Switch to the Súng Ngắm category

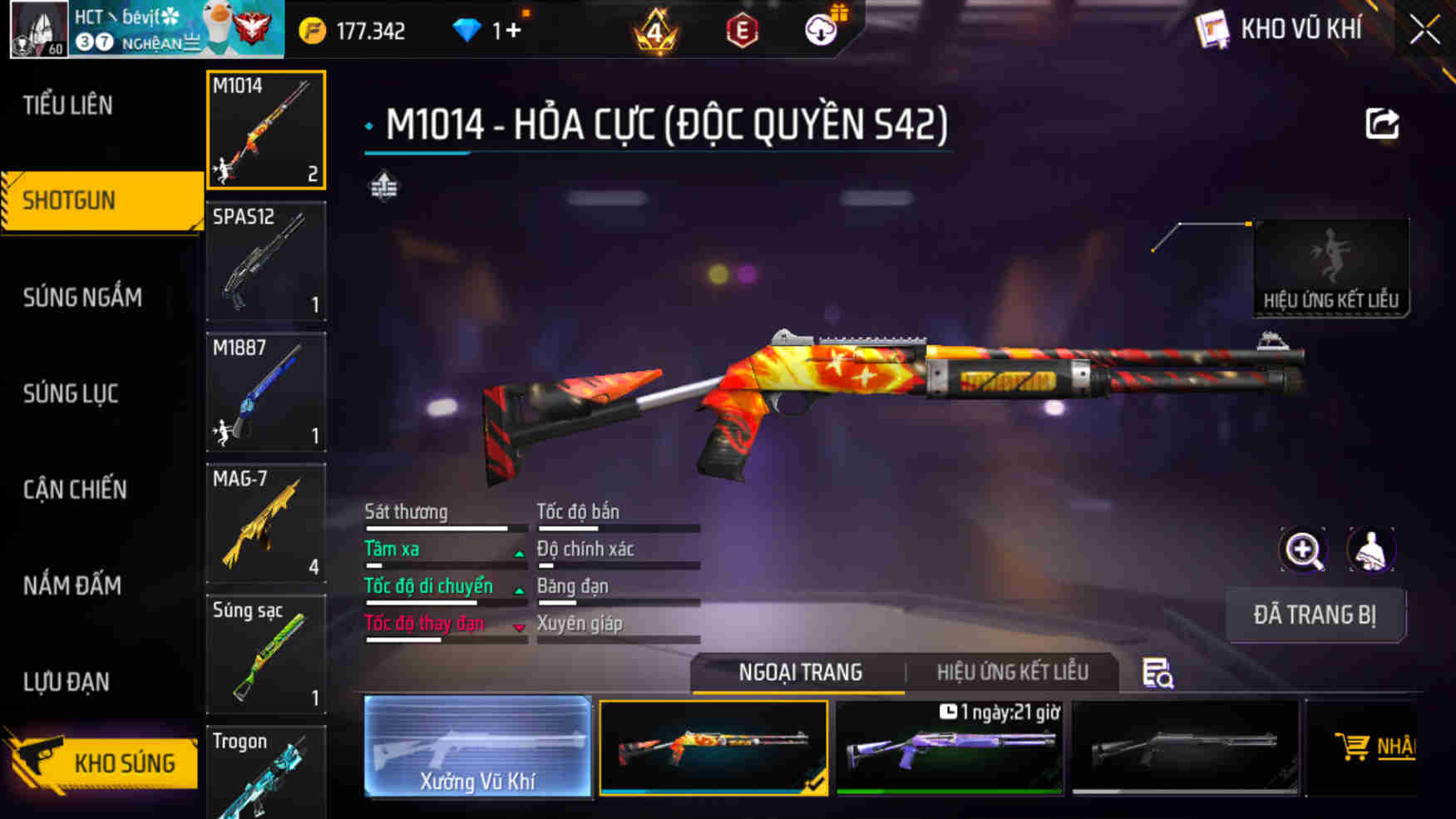pos(82,297)
